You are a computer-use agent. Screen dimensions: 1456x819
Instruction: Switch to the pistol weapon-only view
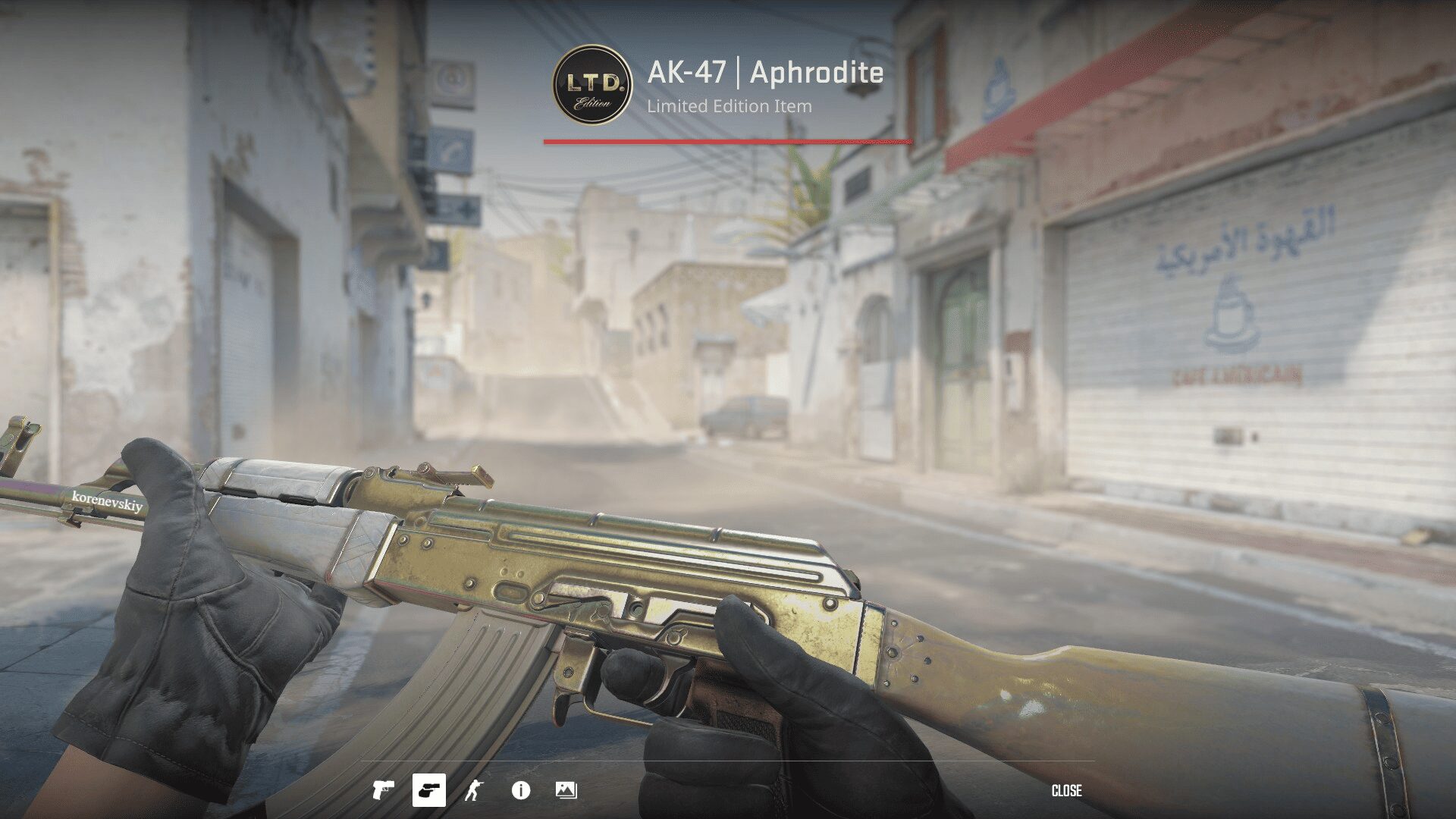(x=383, y=790)
